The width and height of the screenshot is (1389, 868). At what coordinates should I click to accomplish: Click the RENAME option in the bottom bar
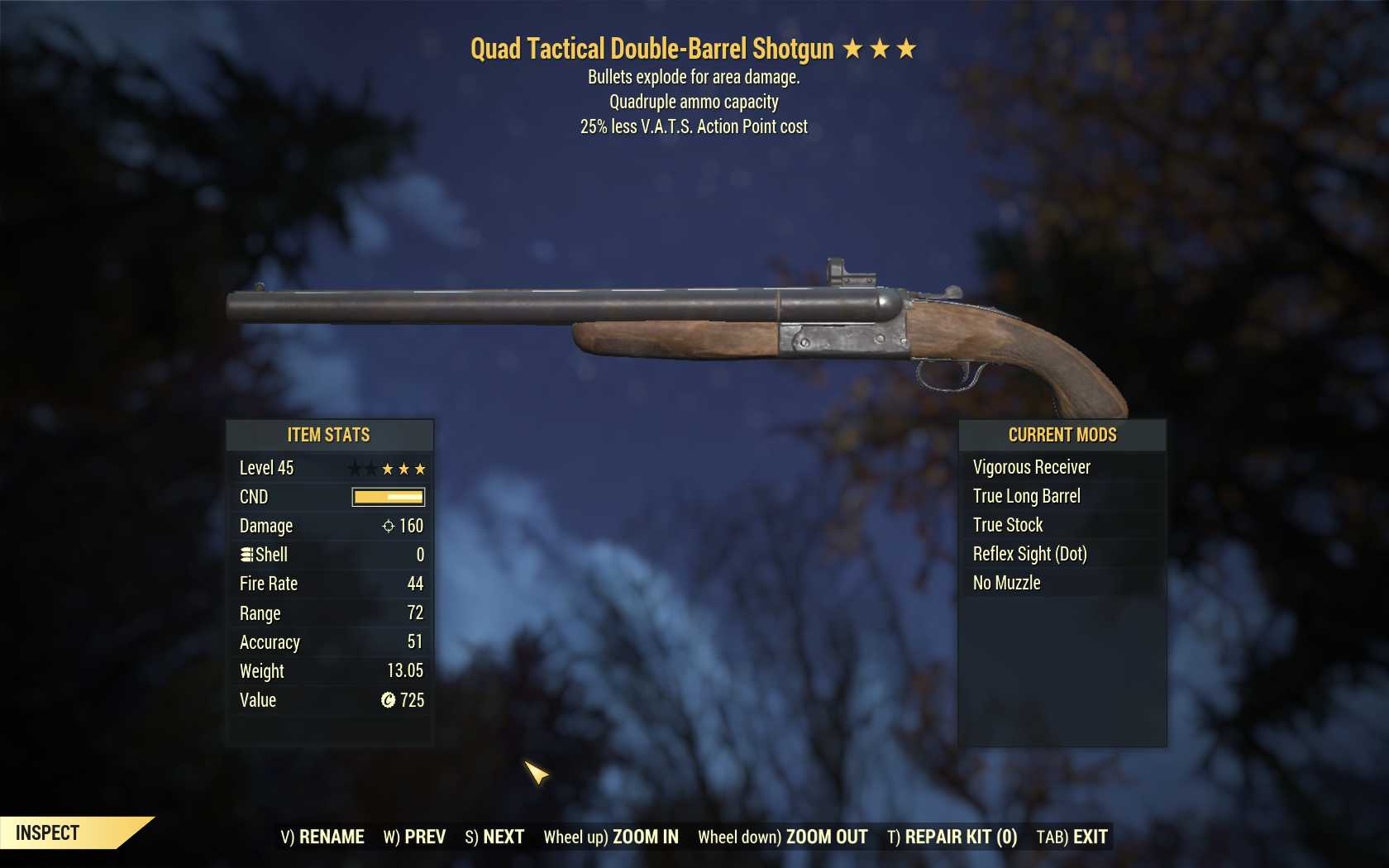(322, 837)
